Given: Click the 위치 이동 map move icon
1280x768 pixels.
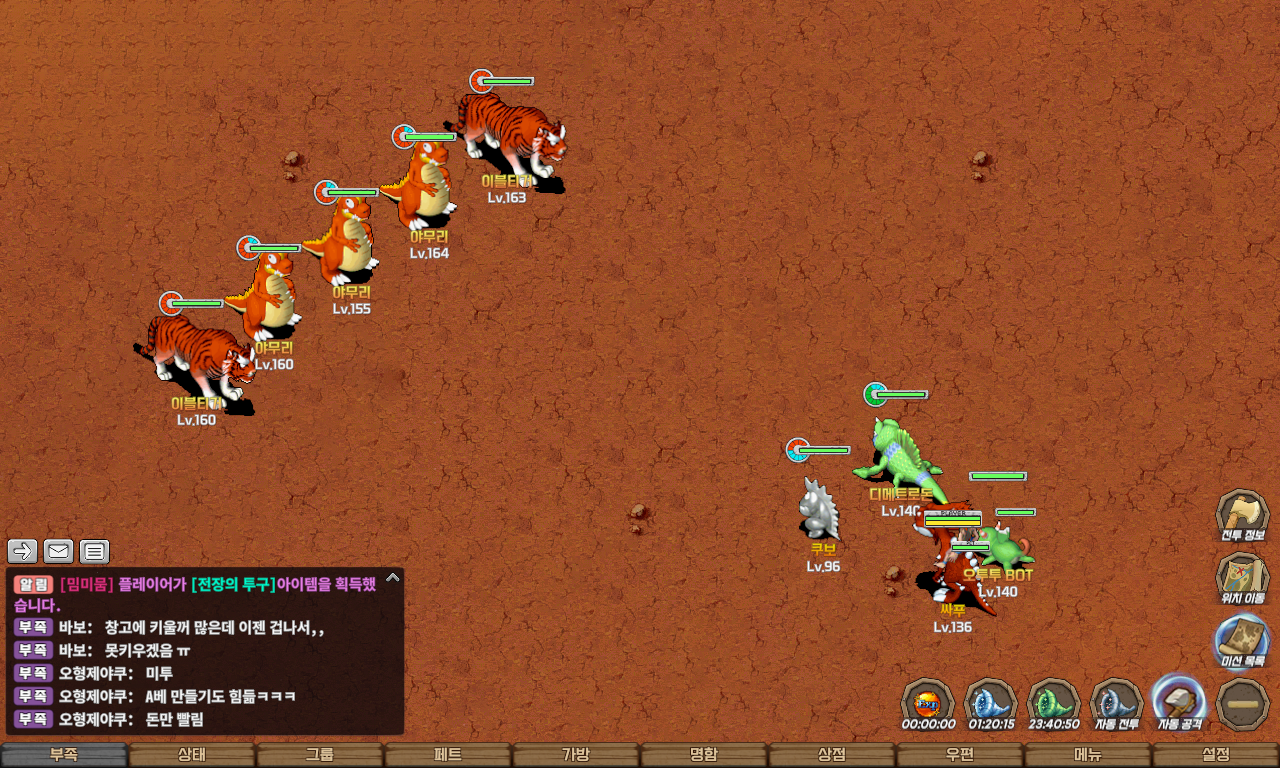Looking at the screenshot, I should click(x=1242, y=578).
